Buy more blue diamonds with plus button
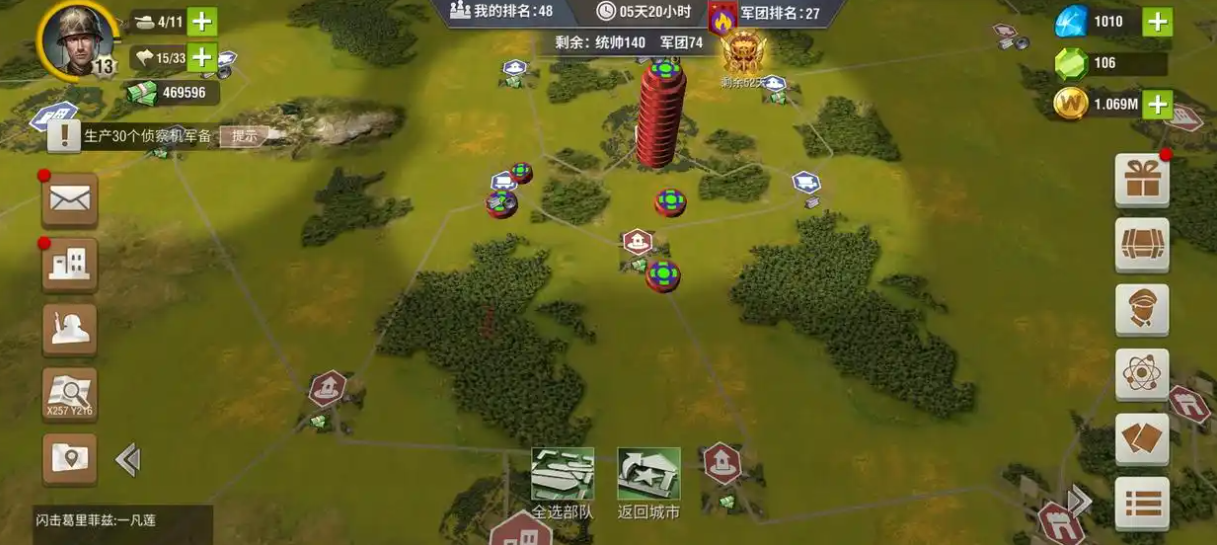 pyautogui.click(x=1157, y=21)
